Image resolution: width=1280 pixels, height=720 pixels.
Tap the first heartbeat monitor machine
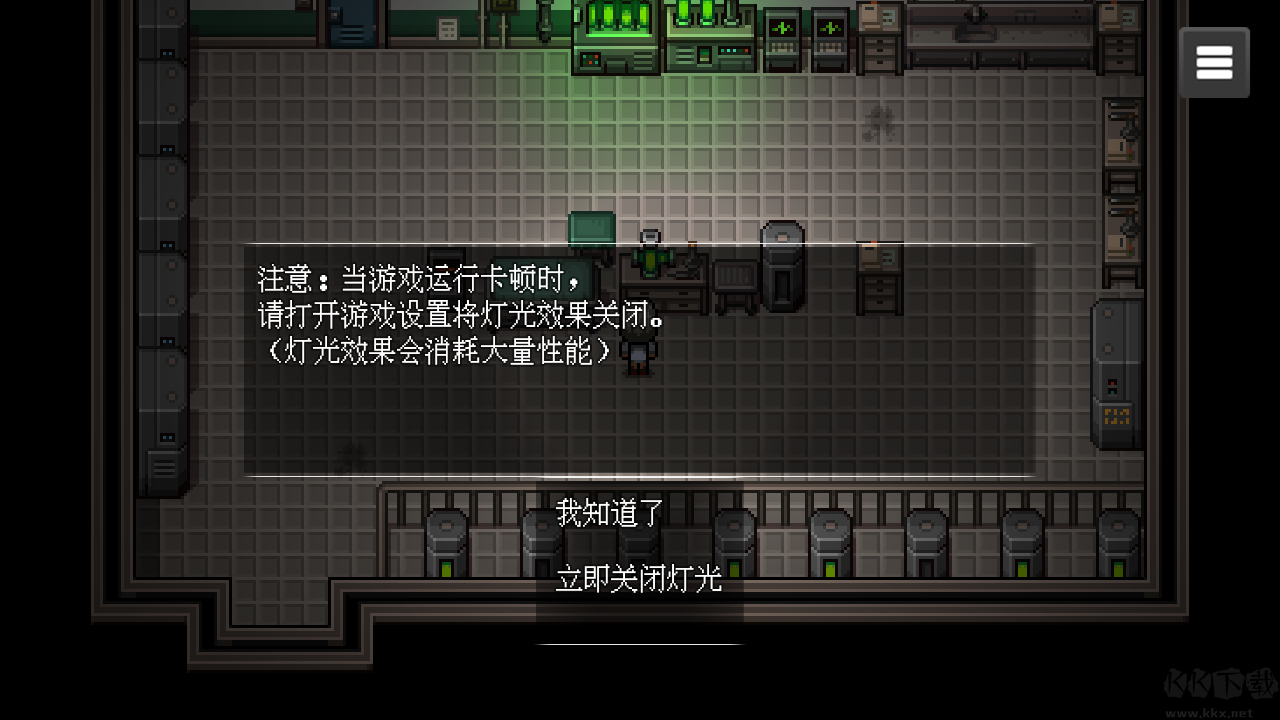click(x=784, y=40)
